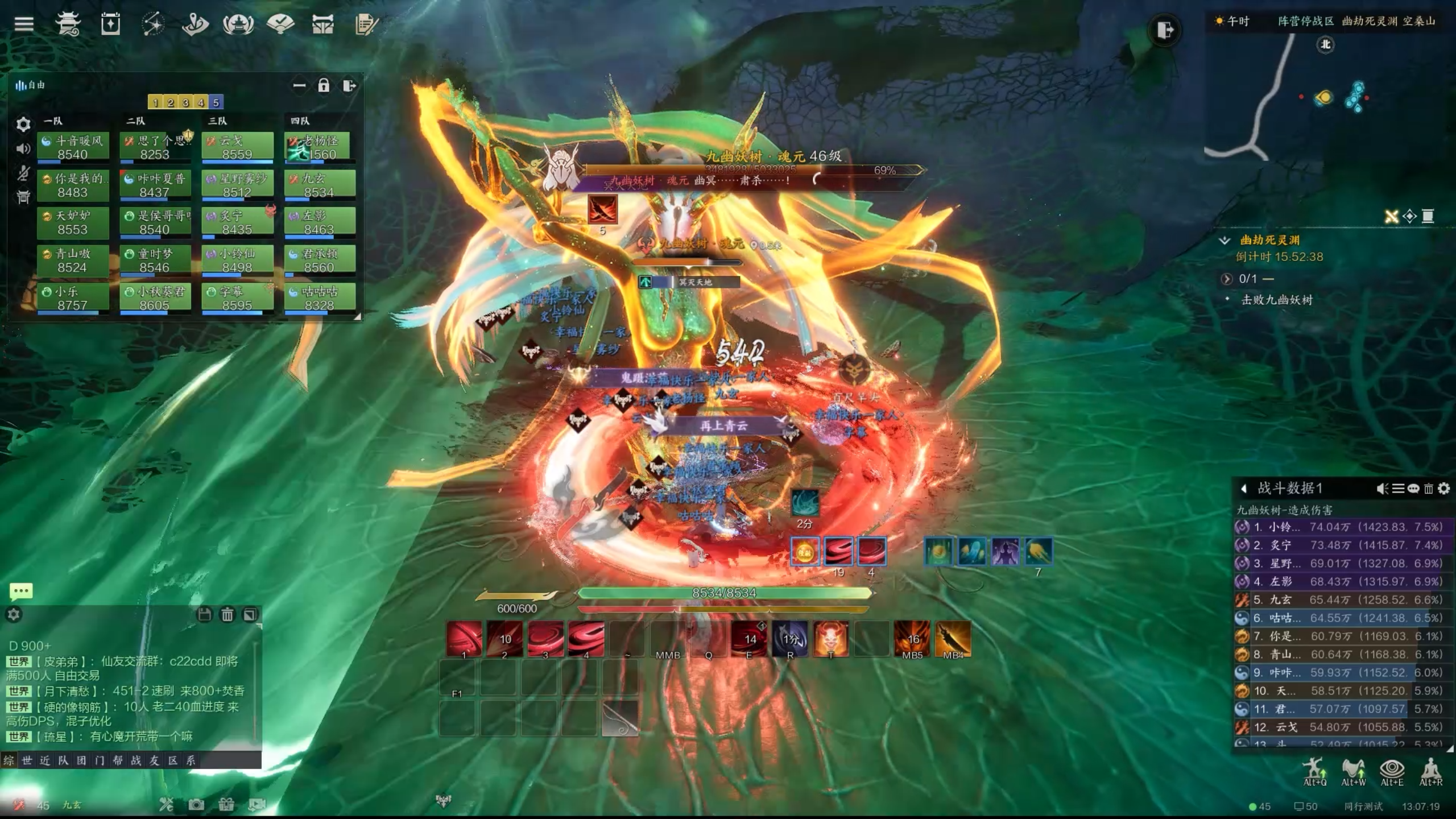This screenshot has width=1456, height=819.
Task: Switch chat to the 世 world channel tab
Action: [x=27, y=760]
